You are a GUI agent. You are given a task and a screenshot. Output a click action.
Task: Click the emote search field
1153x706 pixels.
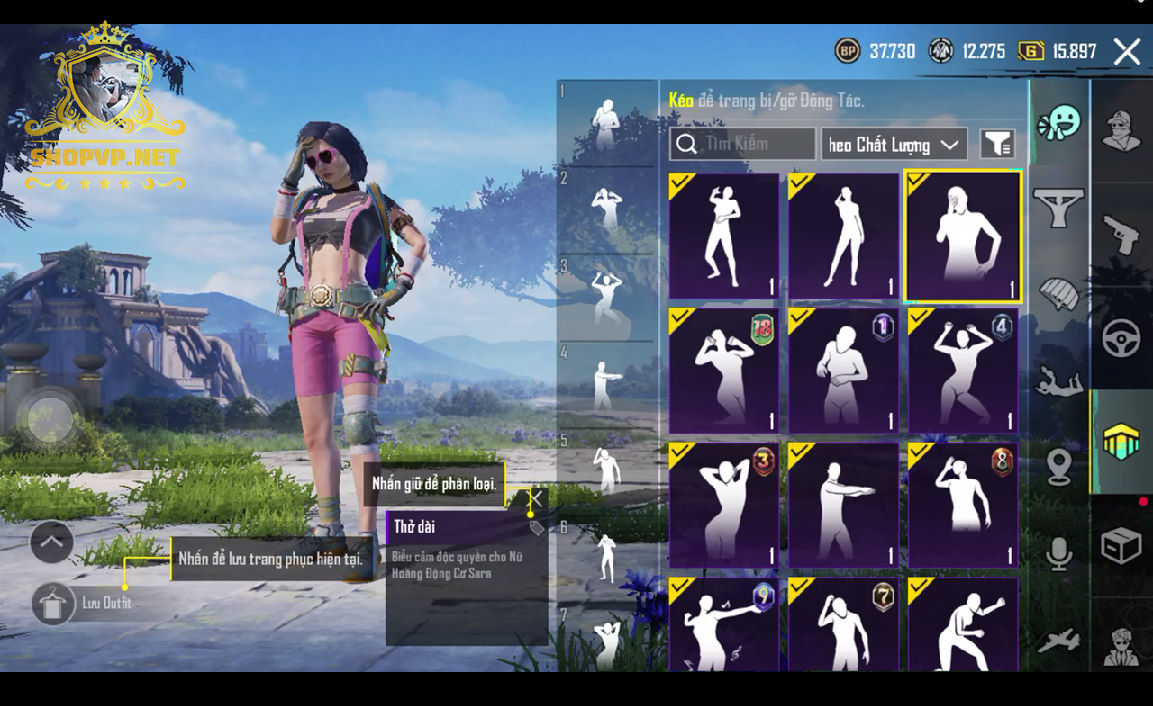click(742, 144)
